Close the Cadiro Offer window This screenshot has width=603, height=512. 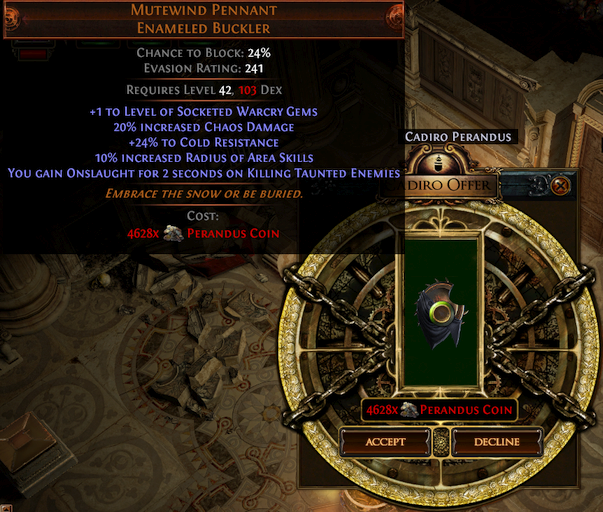tap(561, 185)
